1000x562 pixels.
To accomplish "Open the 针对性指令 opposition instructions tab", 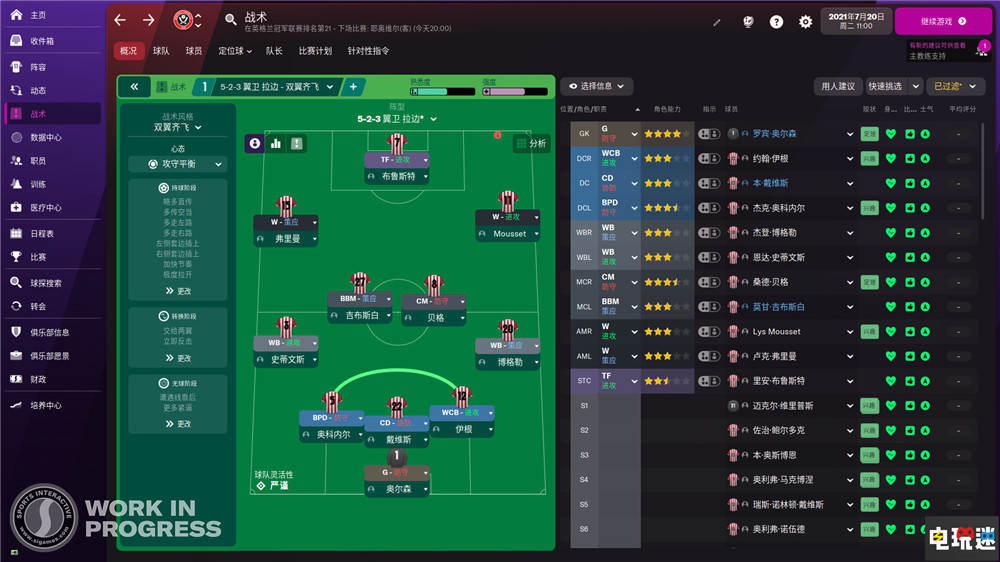I will pyautogui.click(x=368, y=51).
